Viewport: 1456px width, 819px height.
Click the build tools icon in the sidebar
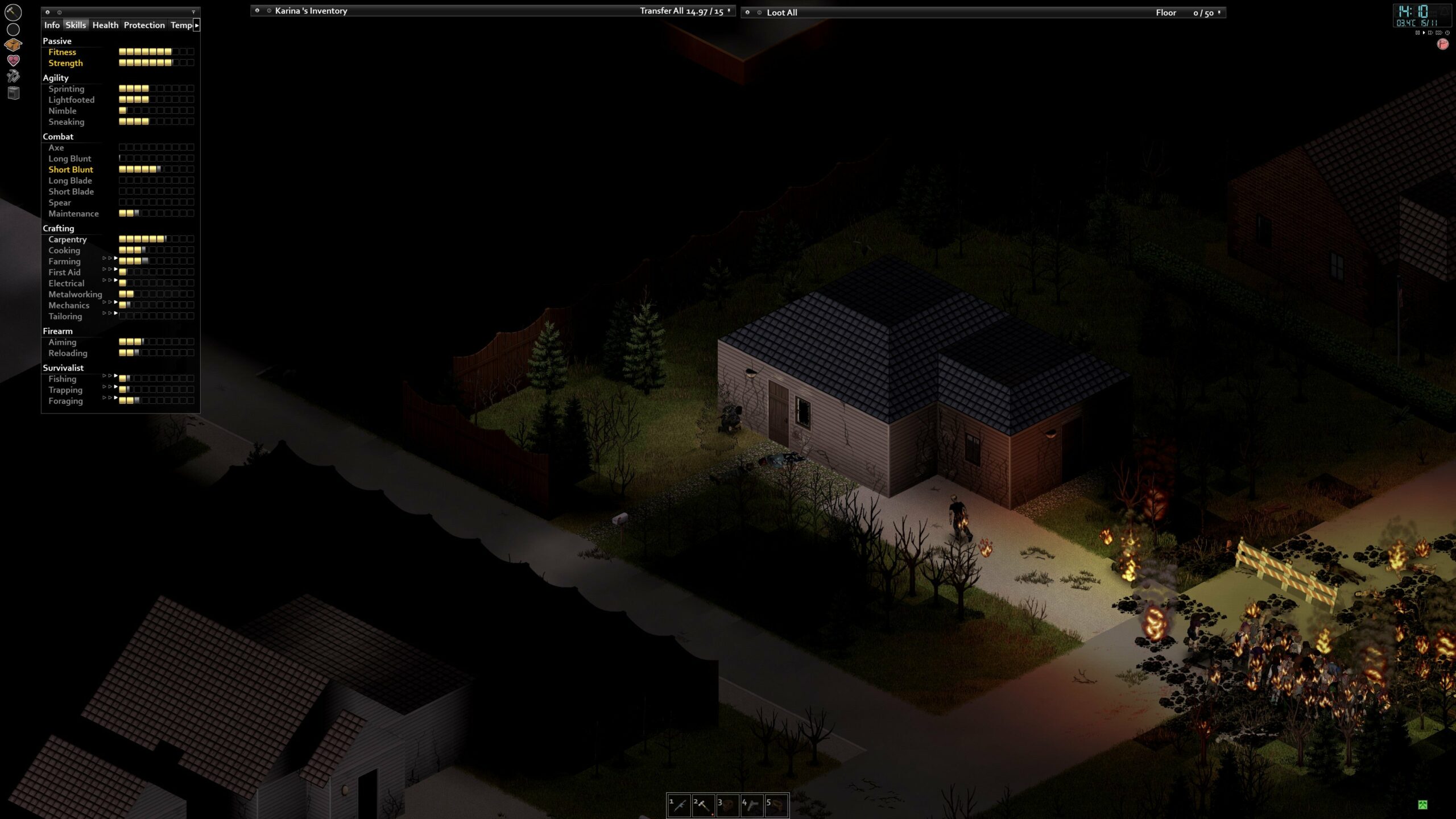pyautogui.click(x=14, y=76)
